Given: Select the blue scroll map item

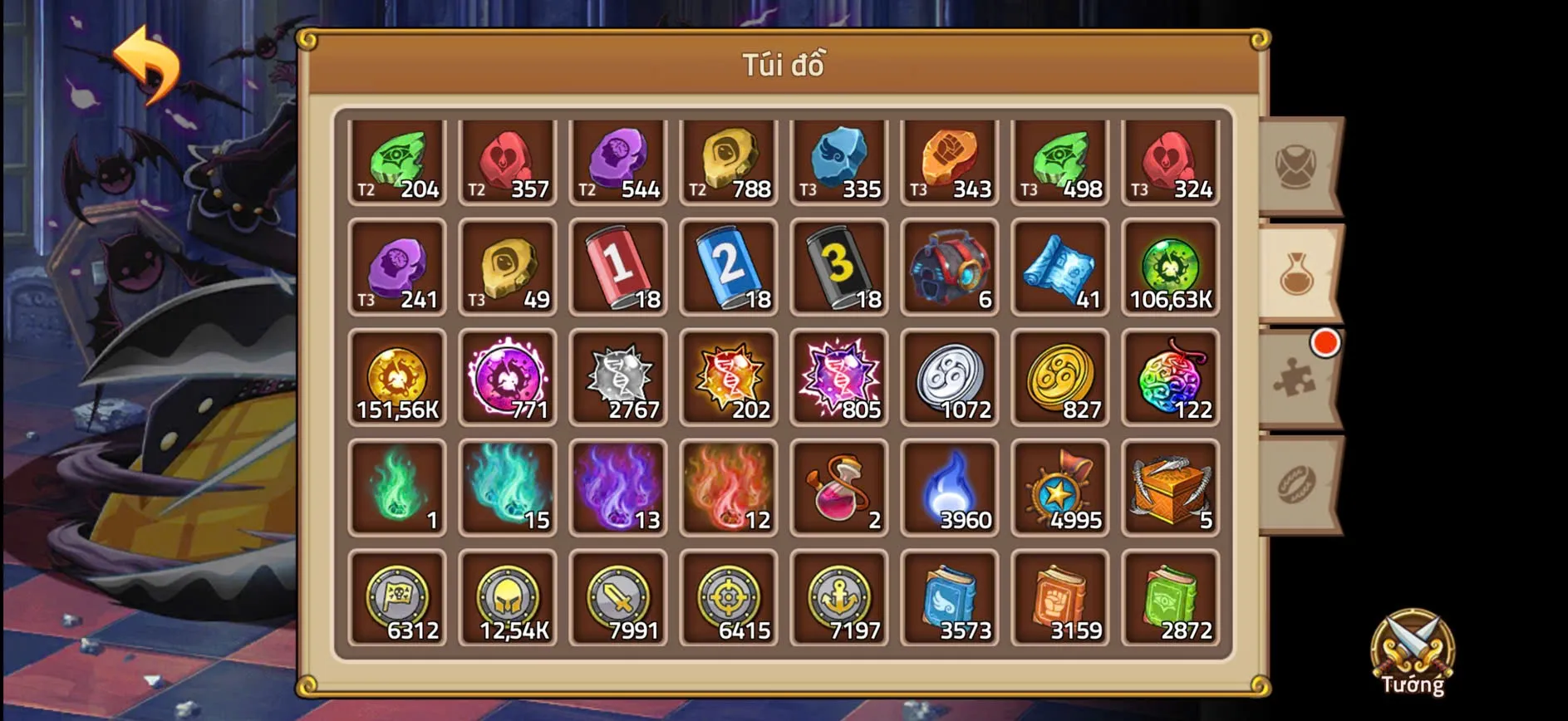Looking at the screenshot, I should coord(1060,267).
